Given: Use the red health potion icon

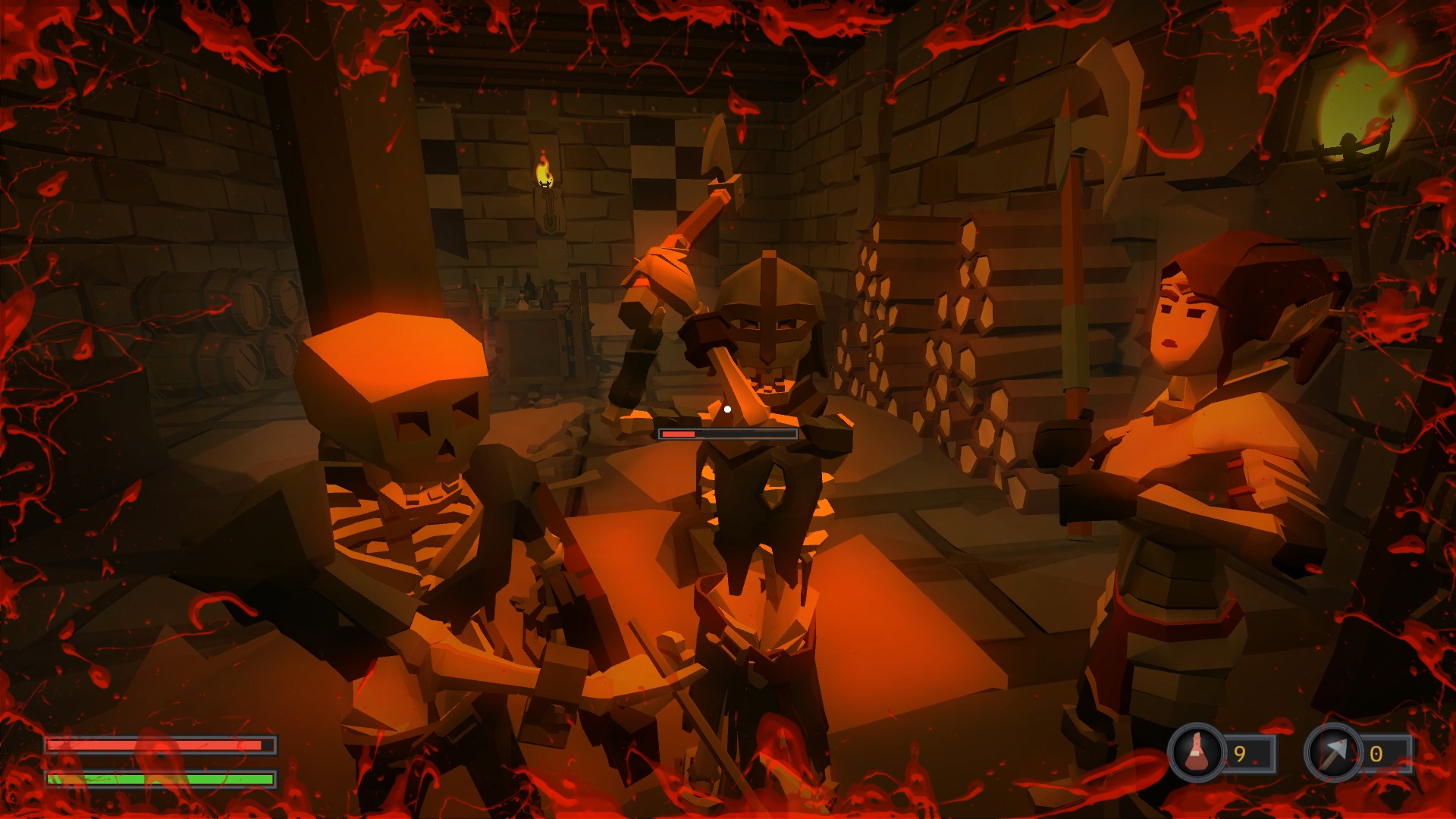Looking at the screenshot, I should [x=1197, y=752].
